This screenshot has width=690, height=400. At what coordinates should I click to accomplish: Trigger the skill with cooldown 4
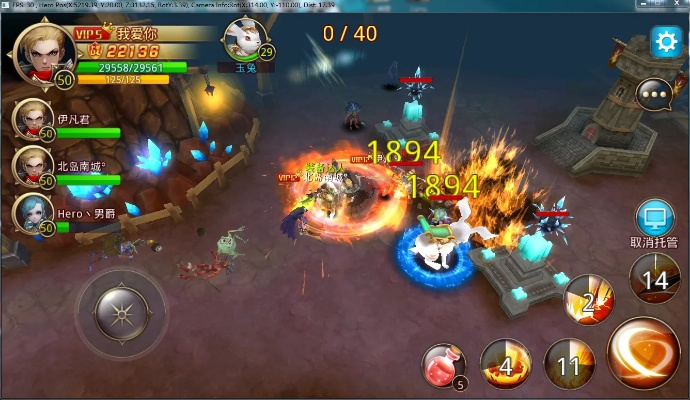505,365
